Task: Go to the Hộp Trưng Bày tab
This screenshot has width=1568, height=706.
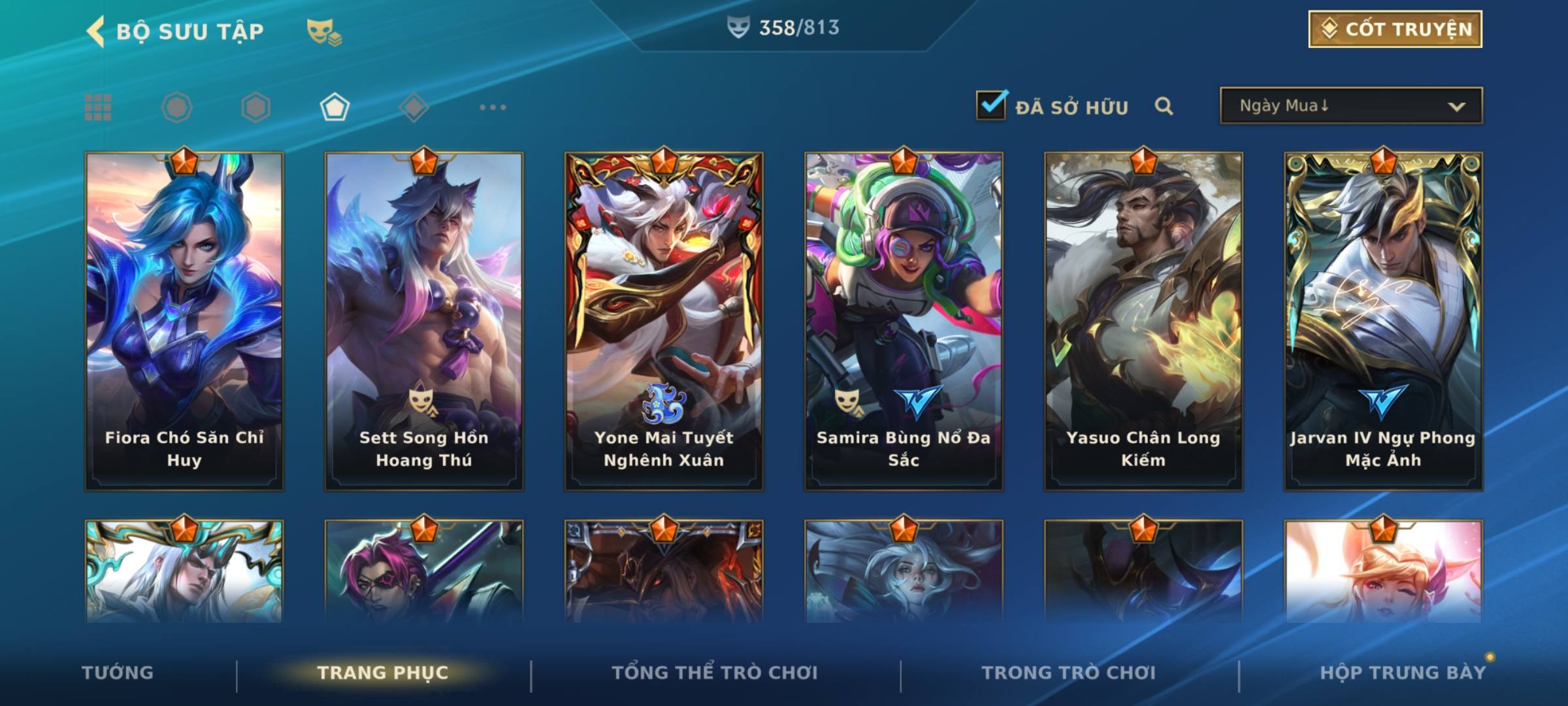Action: (1403, 673)
